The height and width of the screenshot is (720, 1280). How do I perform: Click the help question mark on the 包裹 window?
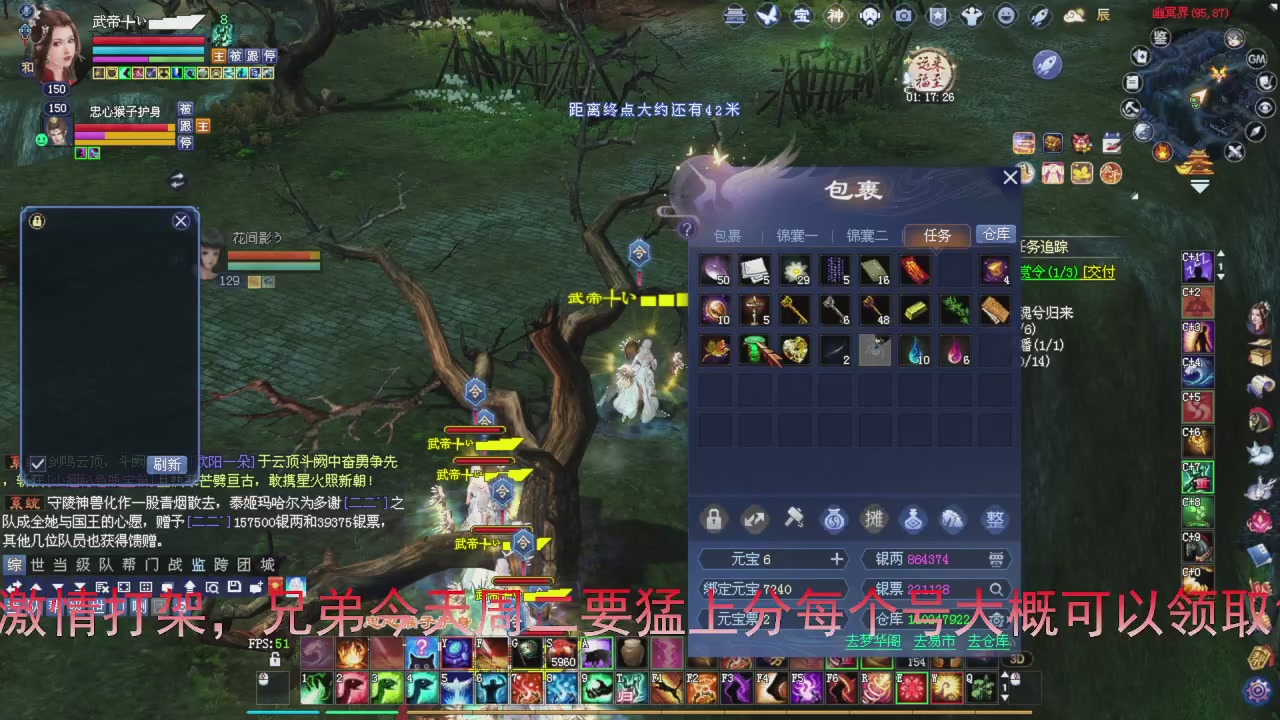686,228
